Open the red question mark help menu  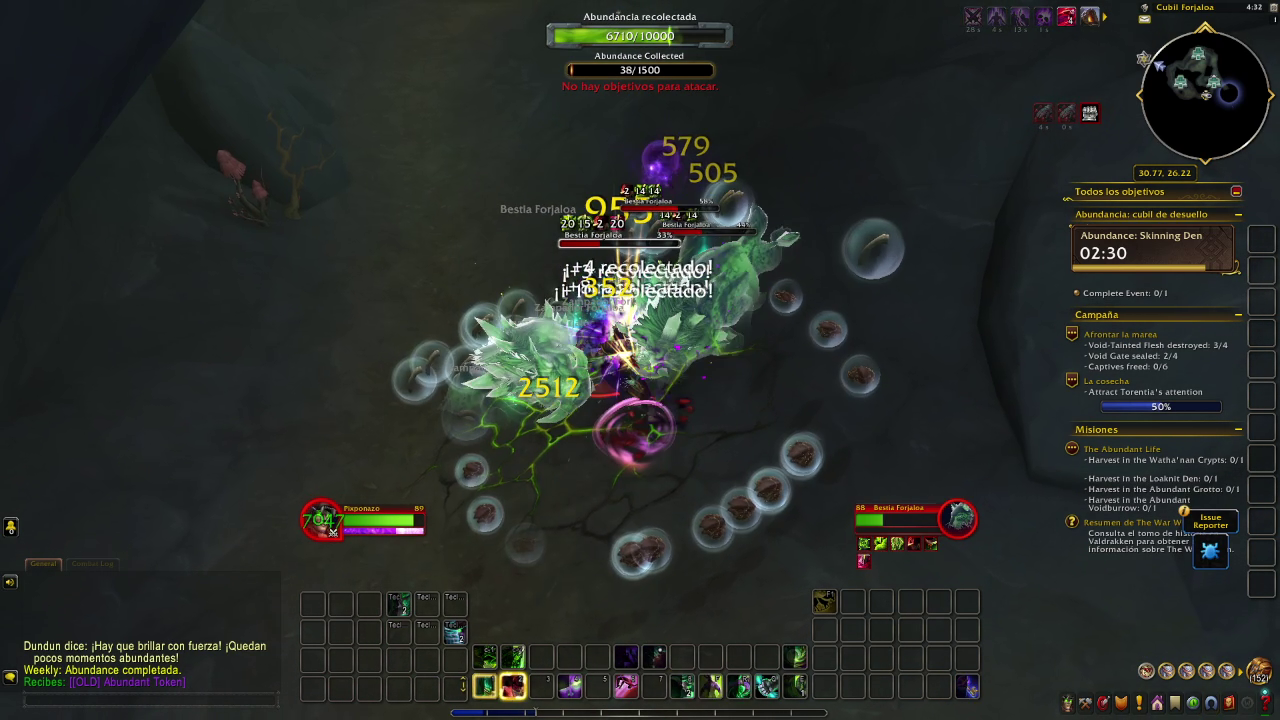pyautogui.click(x=1265, y=703)
